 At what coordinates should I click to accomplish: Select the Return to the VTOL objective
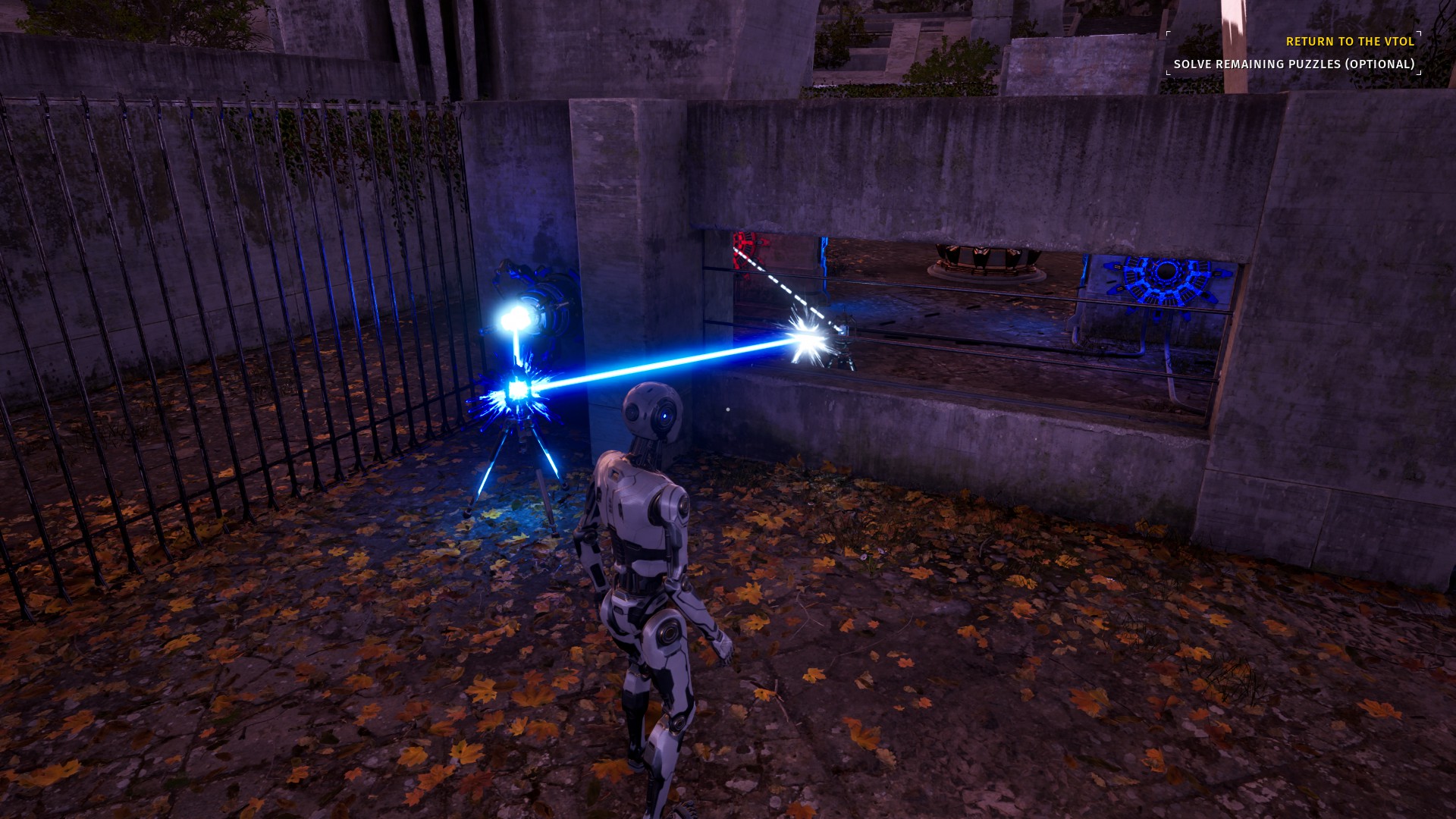pos(1350,42)
